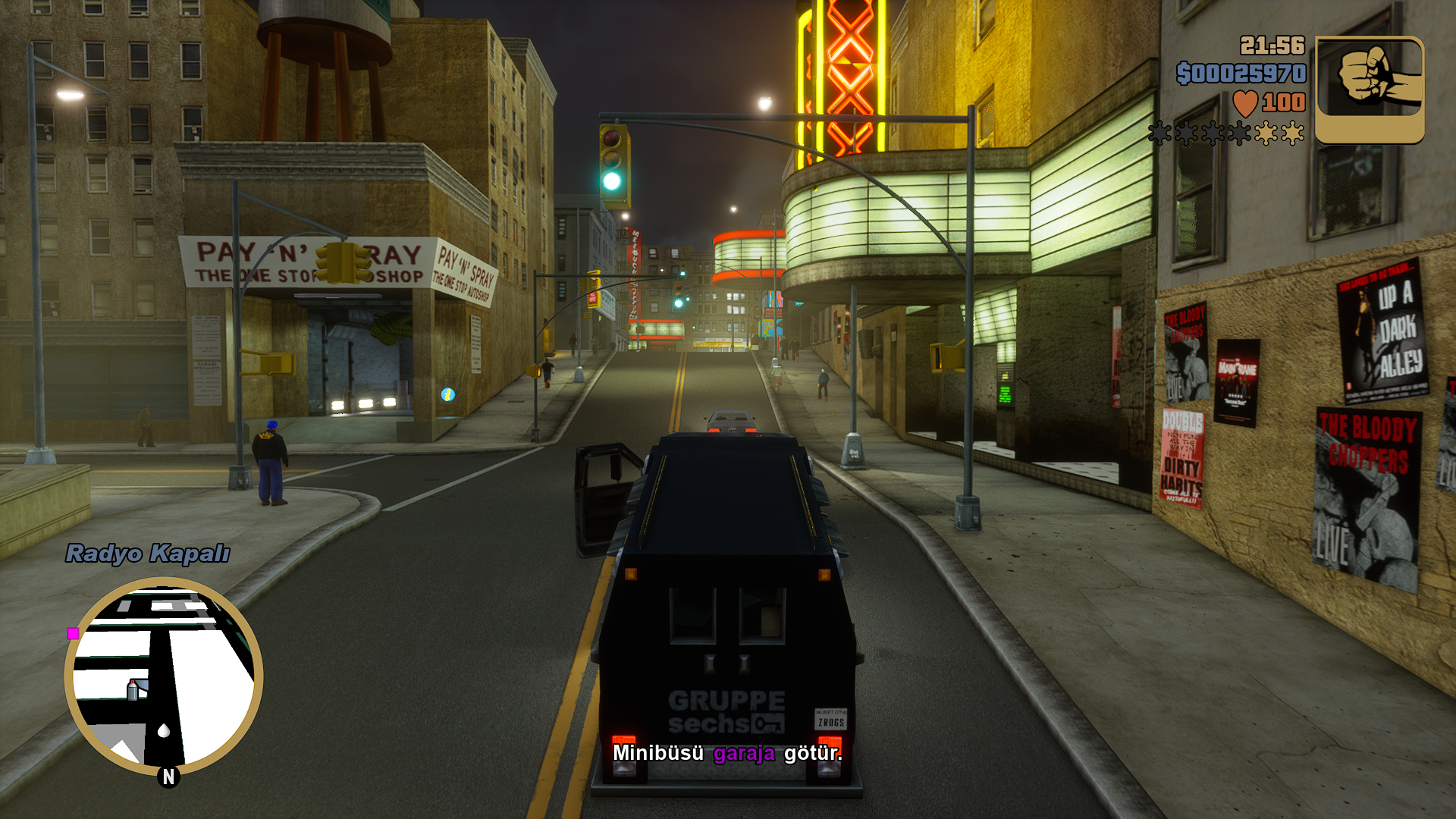Click the pink garage marker on radar
1456x819 pixels.
pos(74,633)
